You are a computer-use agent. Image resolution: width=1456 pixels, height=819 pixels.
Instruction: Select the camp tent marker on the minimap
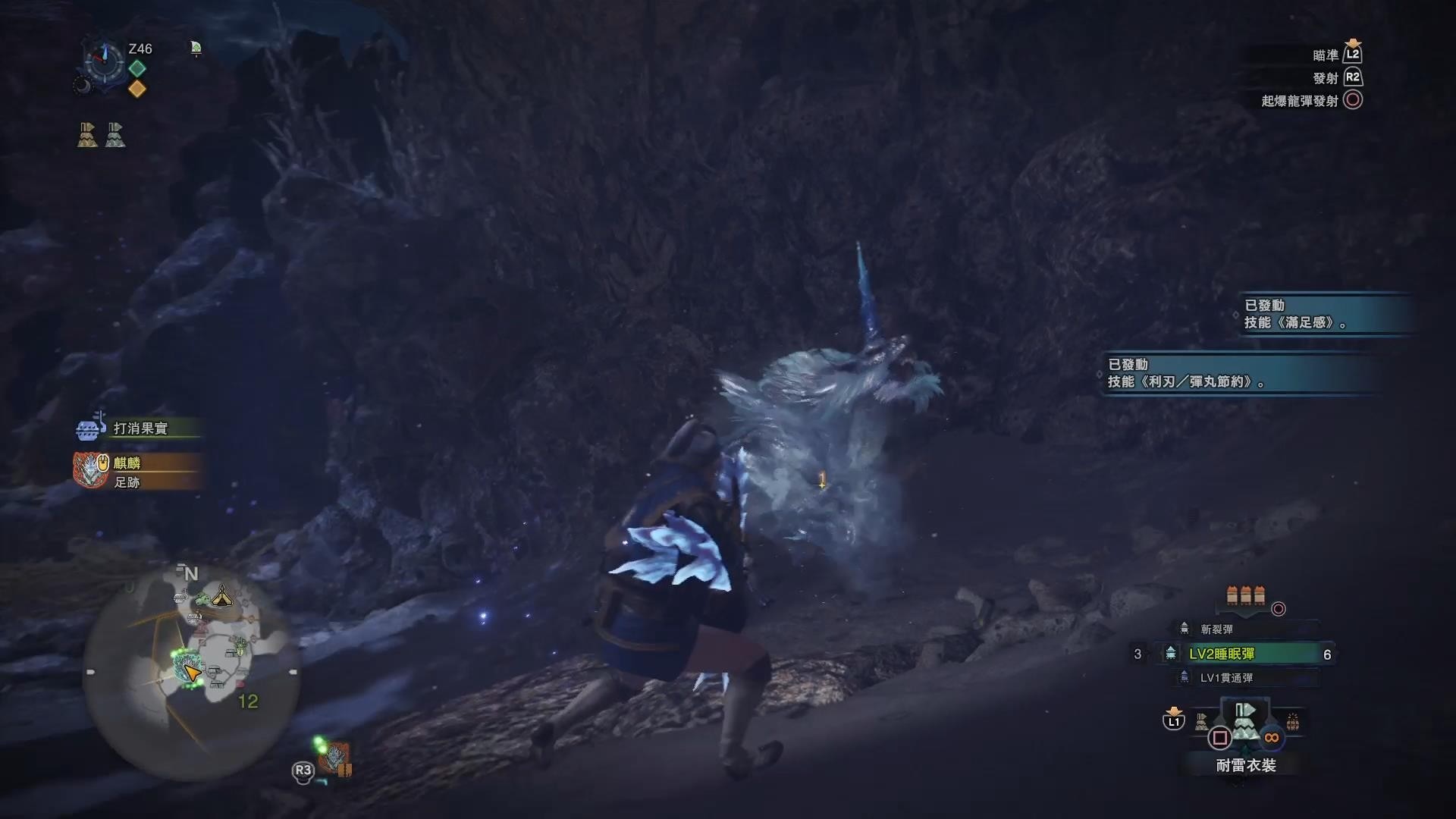pyautogui.click(x=221, y=596)
